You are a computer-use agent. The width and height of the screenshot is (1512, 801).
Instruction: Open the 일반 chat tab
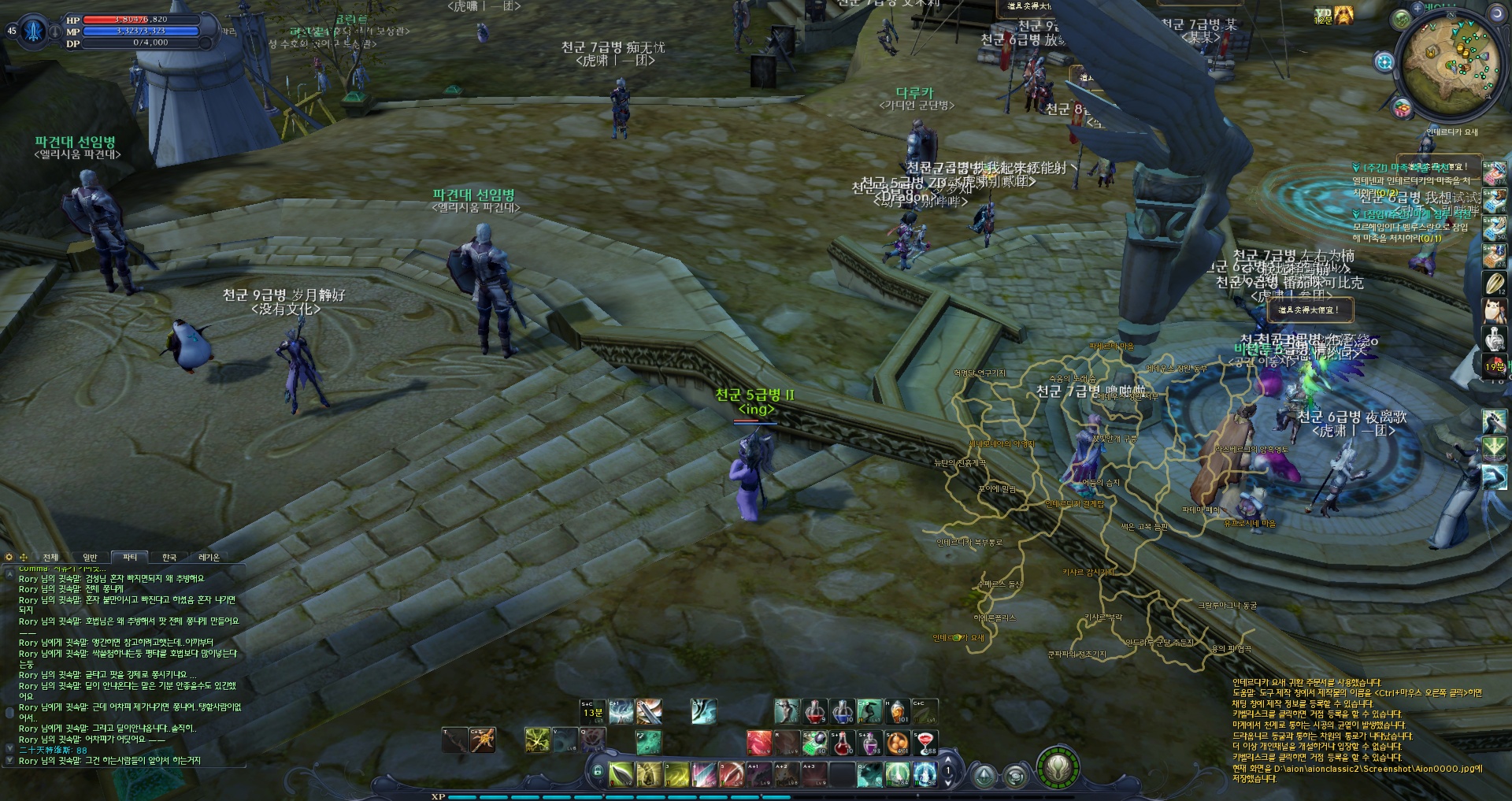[x=91, y=558]
